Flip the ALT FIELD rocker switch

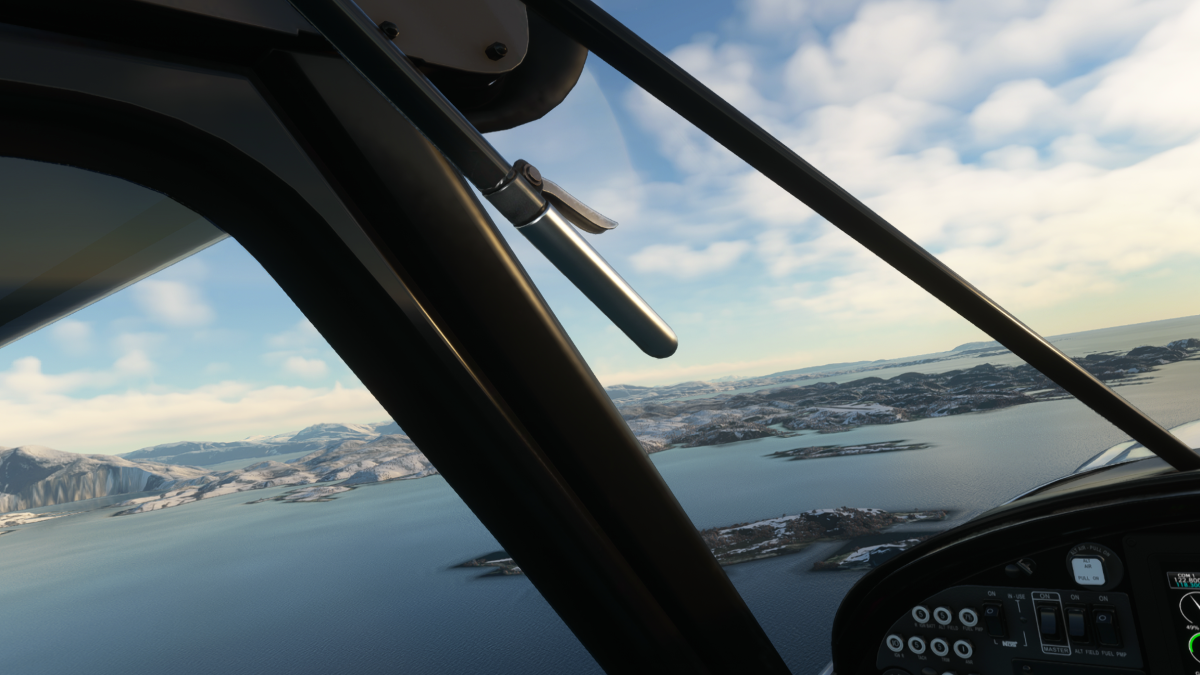tap(1078, 626)
